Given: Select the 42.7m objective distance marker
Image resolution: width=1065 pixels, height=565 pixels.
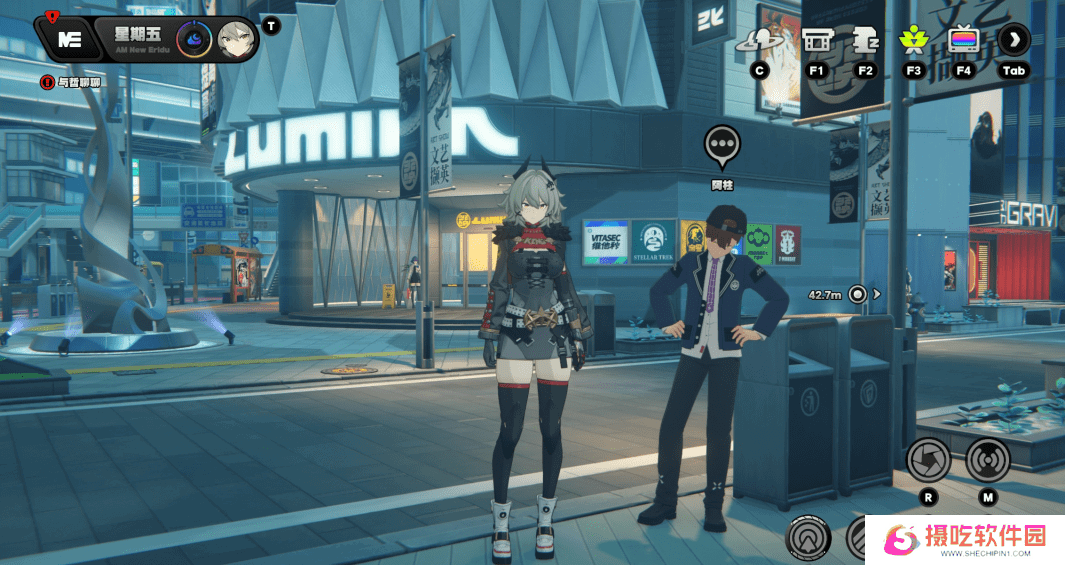Looking at the screenshot, I should (857, 294).
